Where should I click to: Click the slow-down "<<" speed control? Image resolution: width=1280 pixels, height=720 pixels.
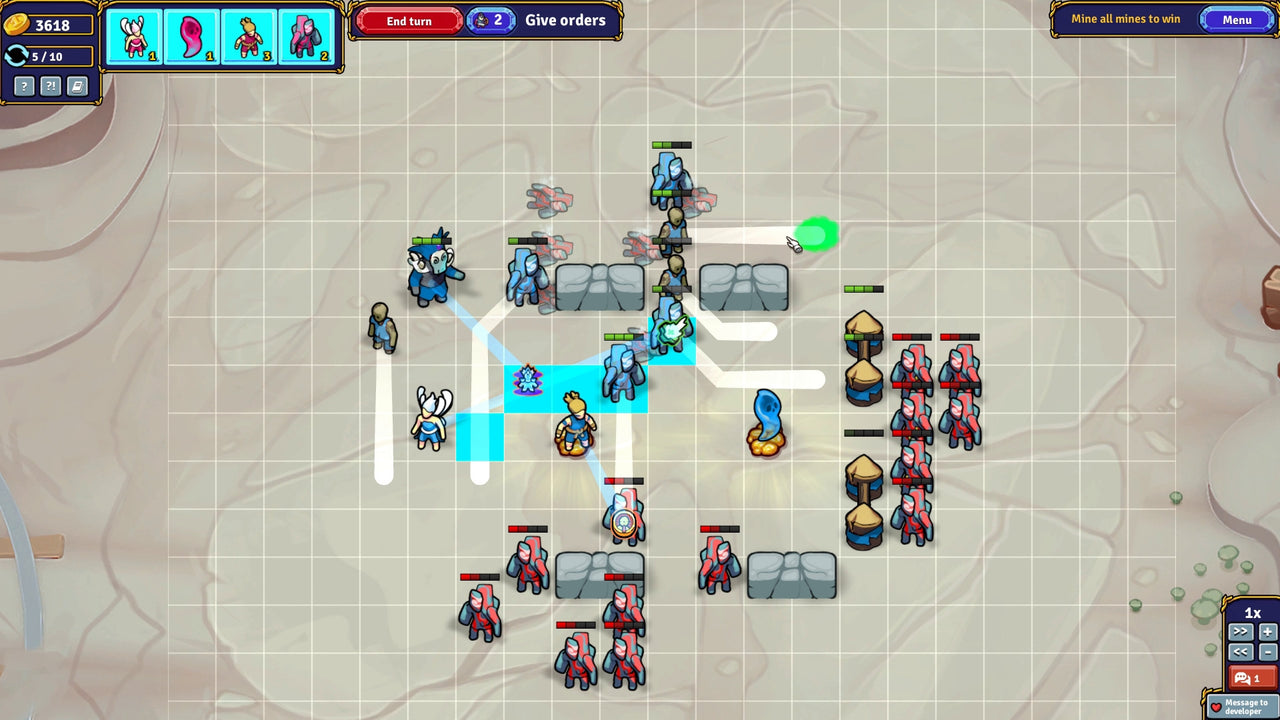(1240, 652)
